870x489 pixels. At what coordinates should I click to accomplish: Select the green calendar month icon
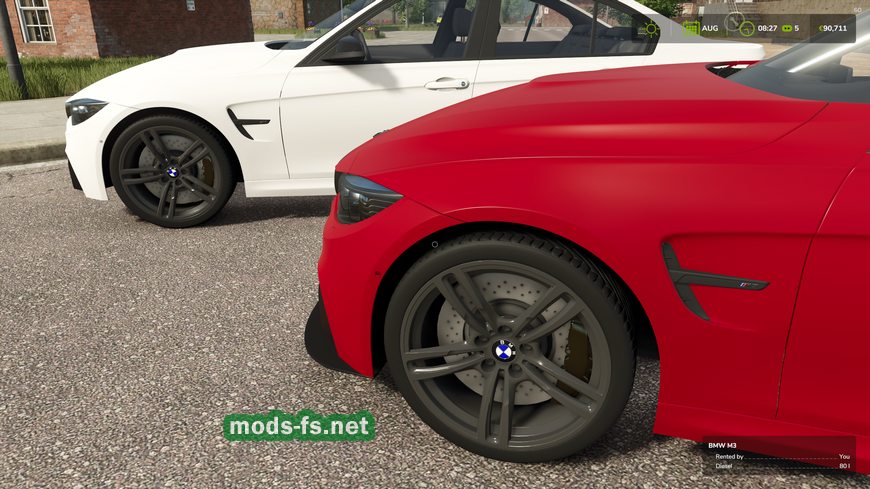[x=691, y=28]
